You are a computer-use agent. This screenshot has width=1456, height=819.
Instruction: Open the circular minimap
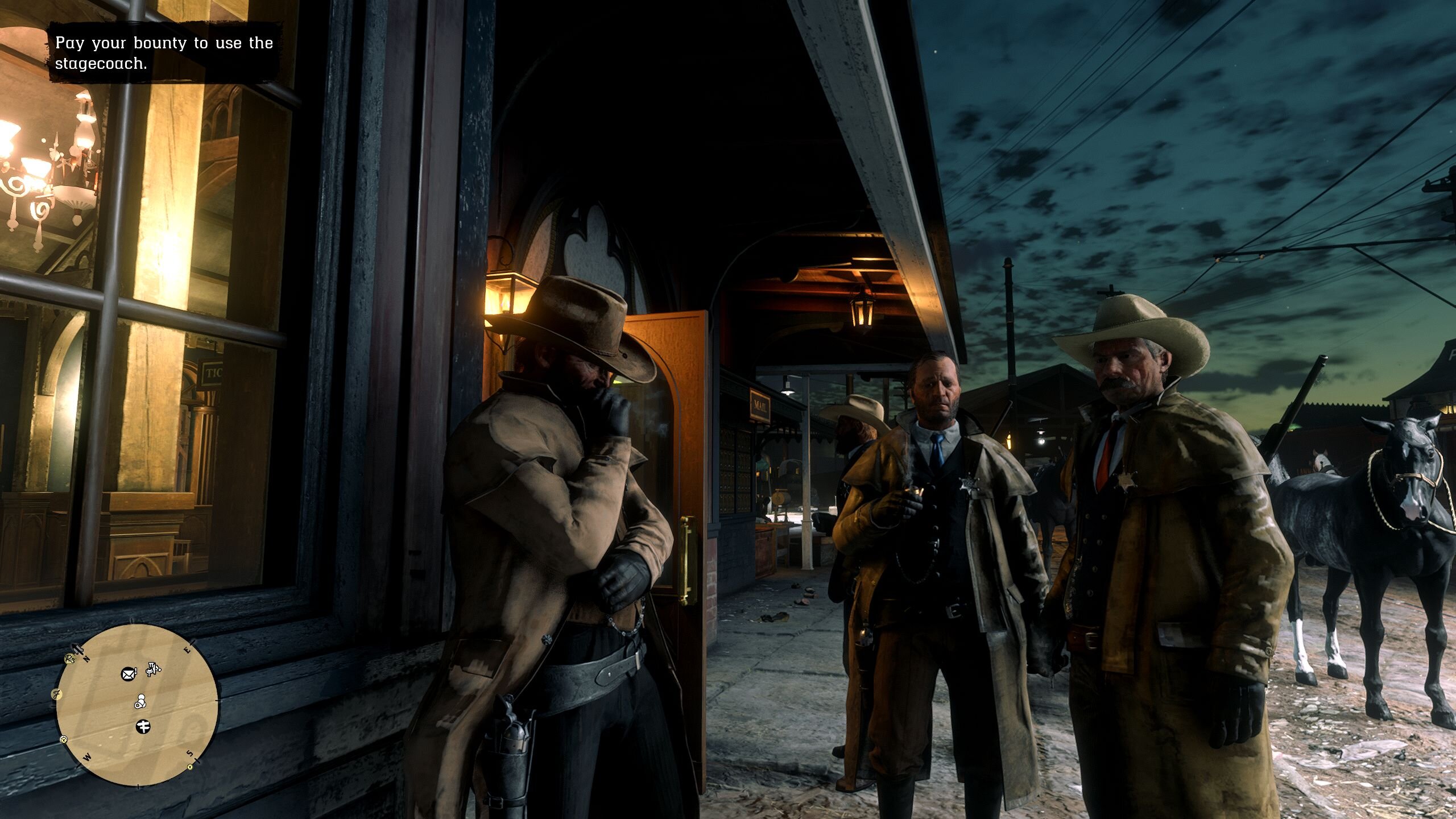click(137, 705)
